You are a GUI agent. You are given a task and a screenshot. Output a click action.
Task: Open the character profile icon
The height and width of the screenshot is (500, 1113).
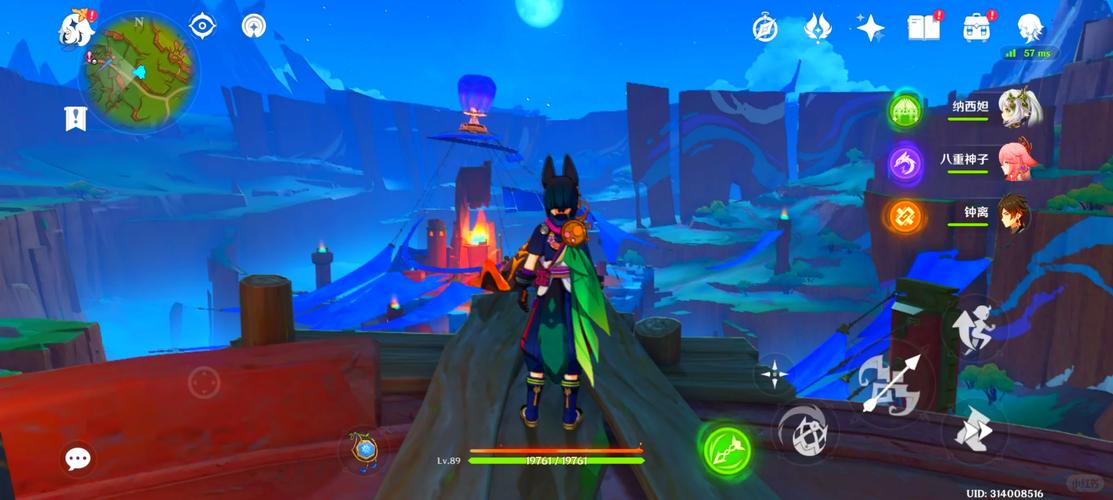(1030, 27)
